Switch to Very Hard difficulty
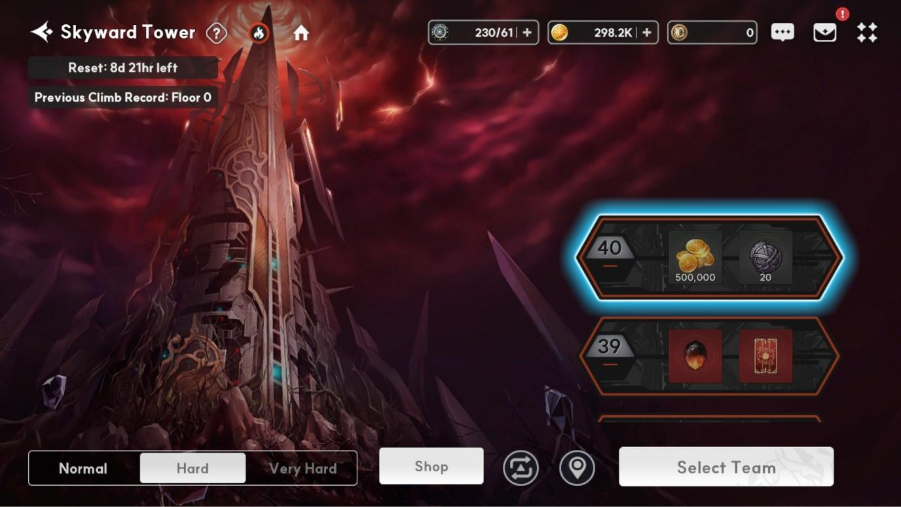 coord(302,468)
